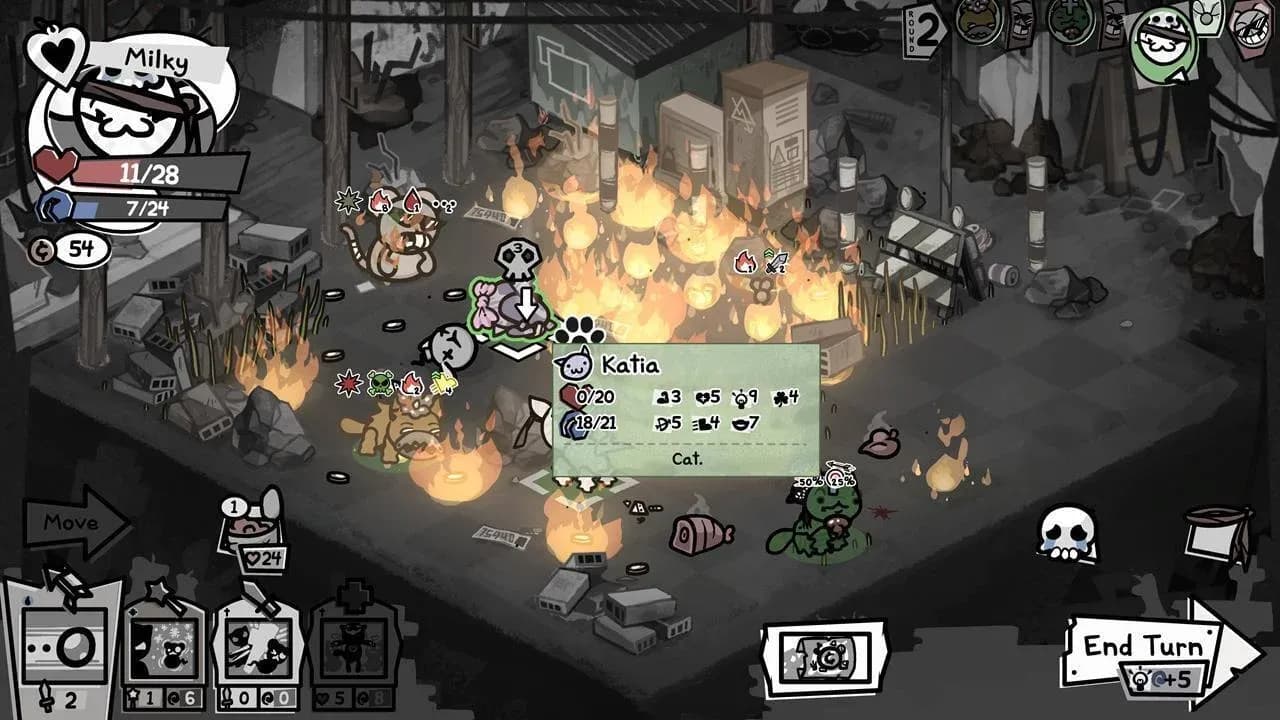Open the scroll map button
The image size is (1280, 720).
click(824, 658)
